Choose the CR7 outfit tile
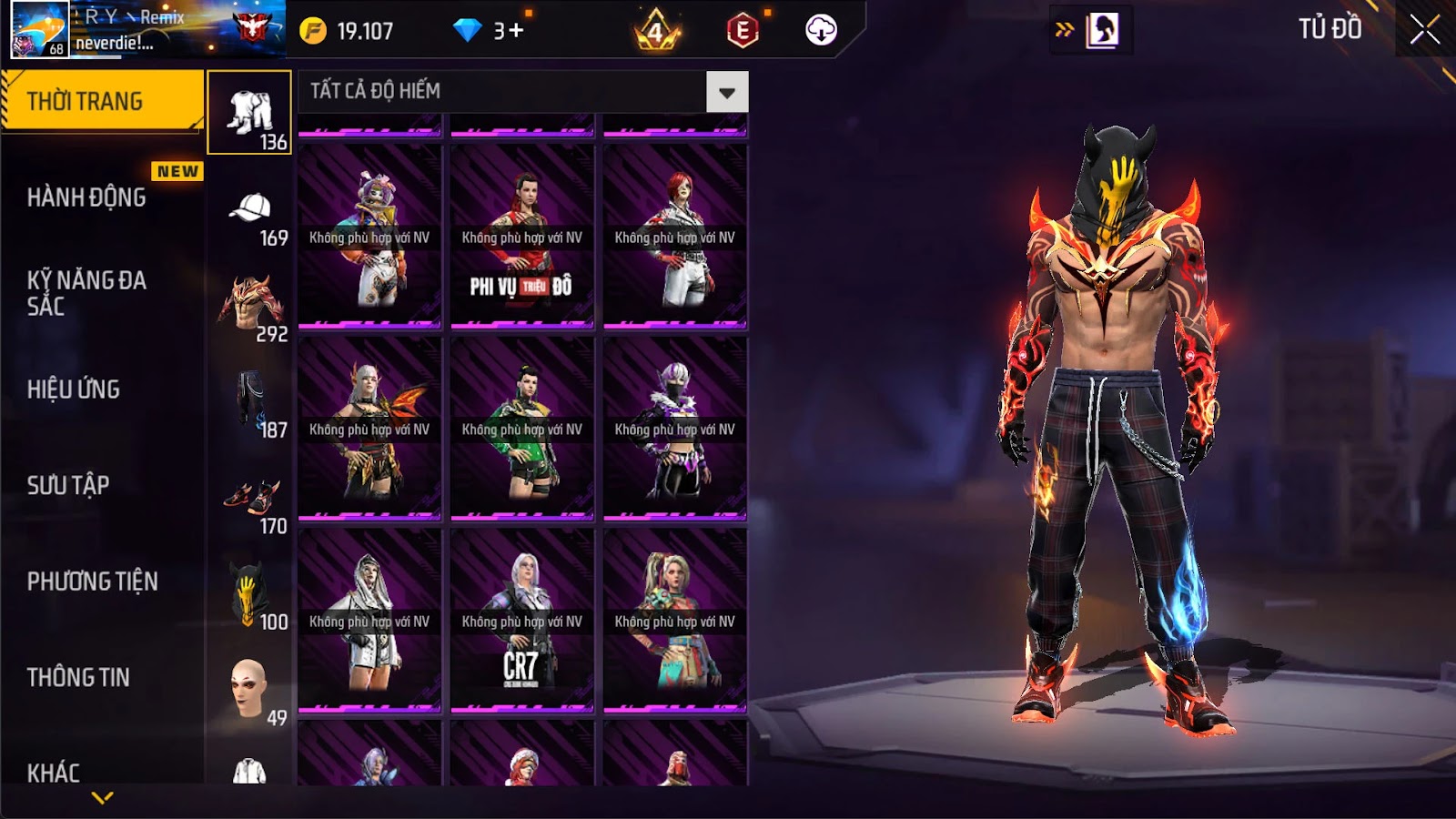1456x819 pixels. 521,620
